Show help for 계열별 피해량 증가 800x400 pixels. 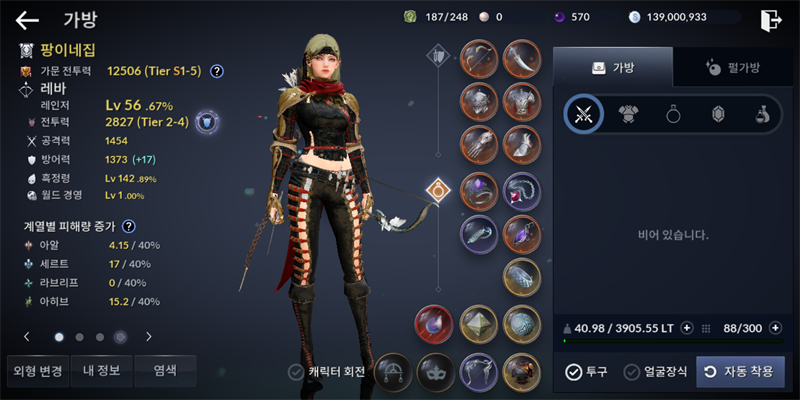(129, 227)
